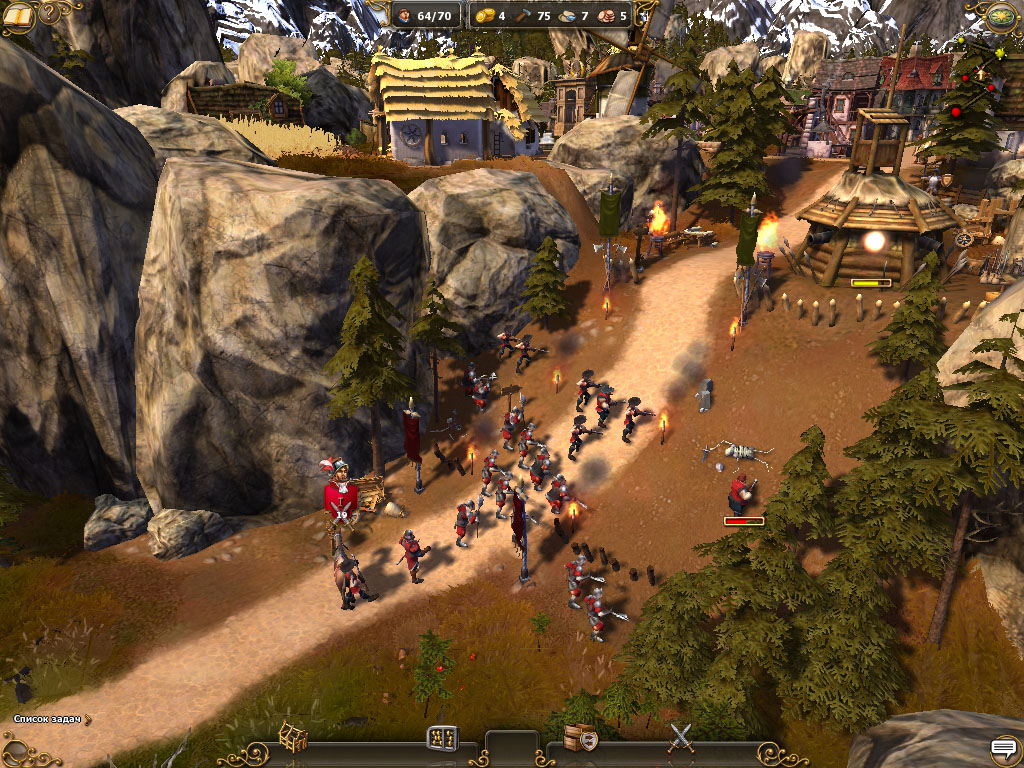Image resolution: width=1024 pixels, height=768 pixels.
Task: Open the compass map button
Action: coord(1001,16)
